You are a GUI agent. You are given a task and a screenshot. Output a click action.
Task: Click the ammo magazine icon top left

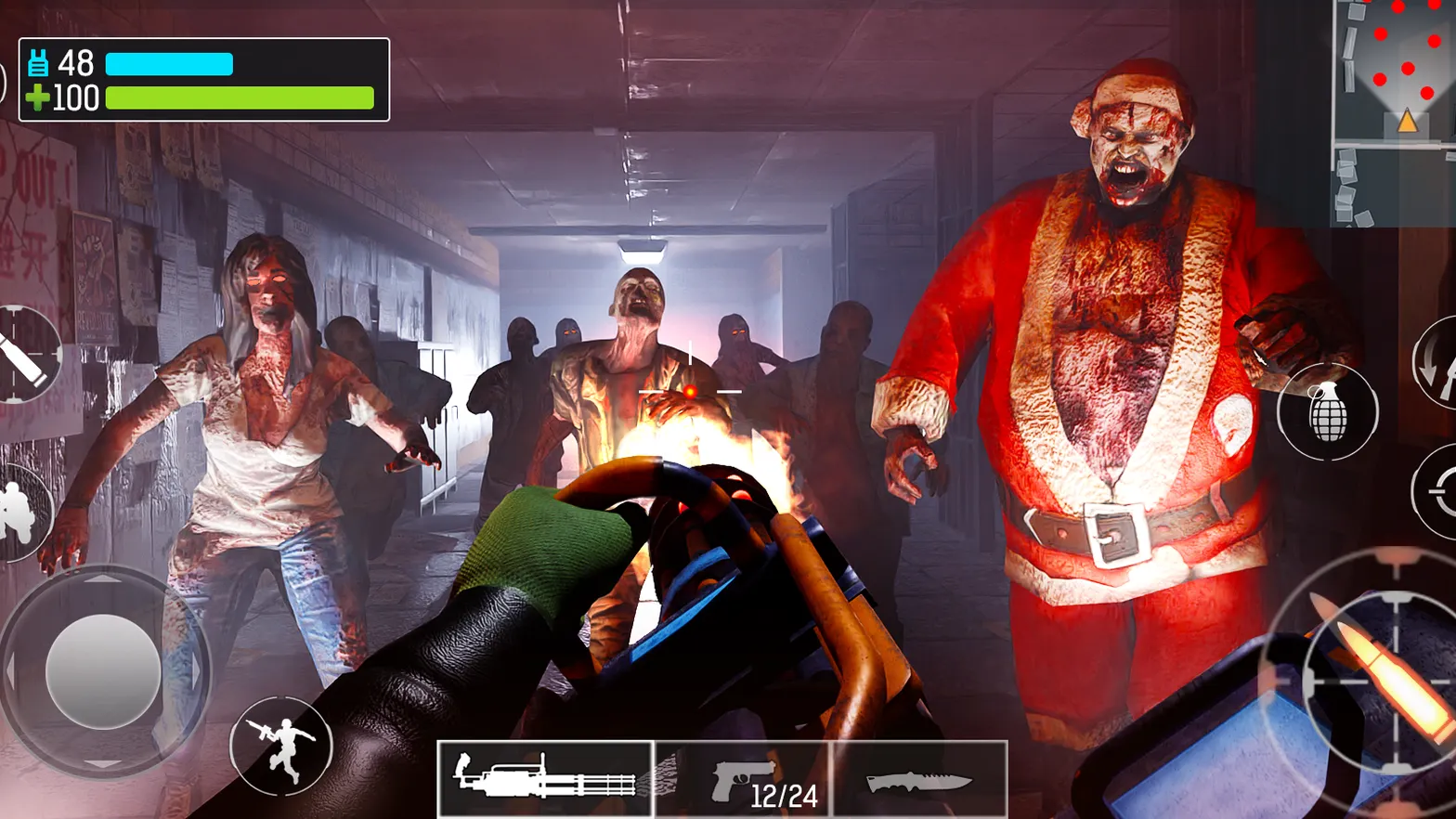[39, 63]
